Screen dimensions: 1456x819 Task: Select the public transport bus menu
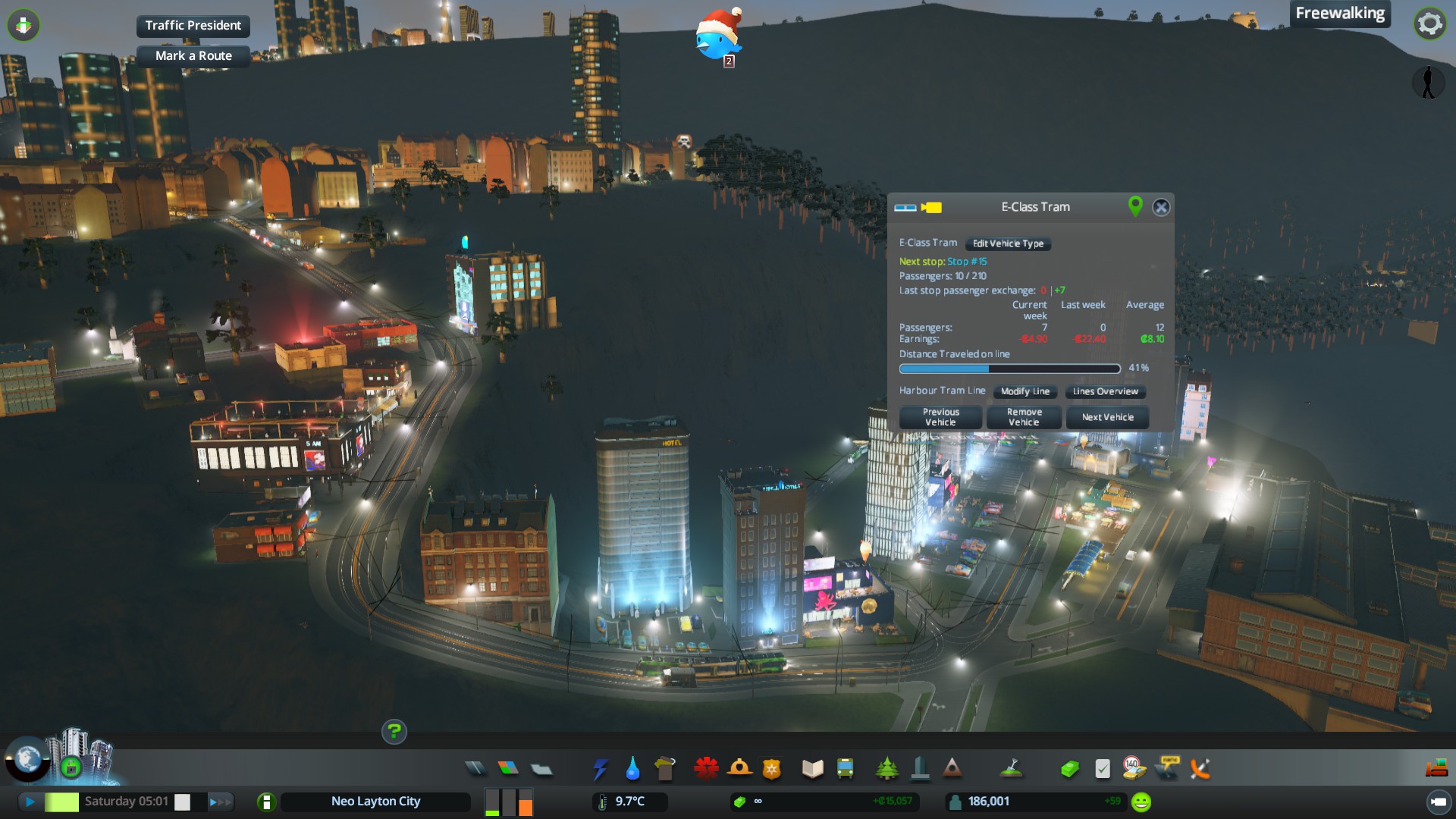point(845,769)
